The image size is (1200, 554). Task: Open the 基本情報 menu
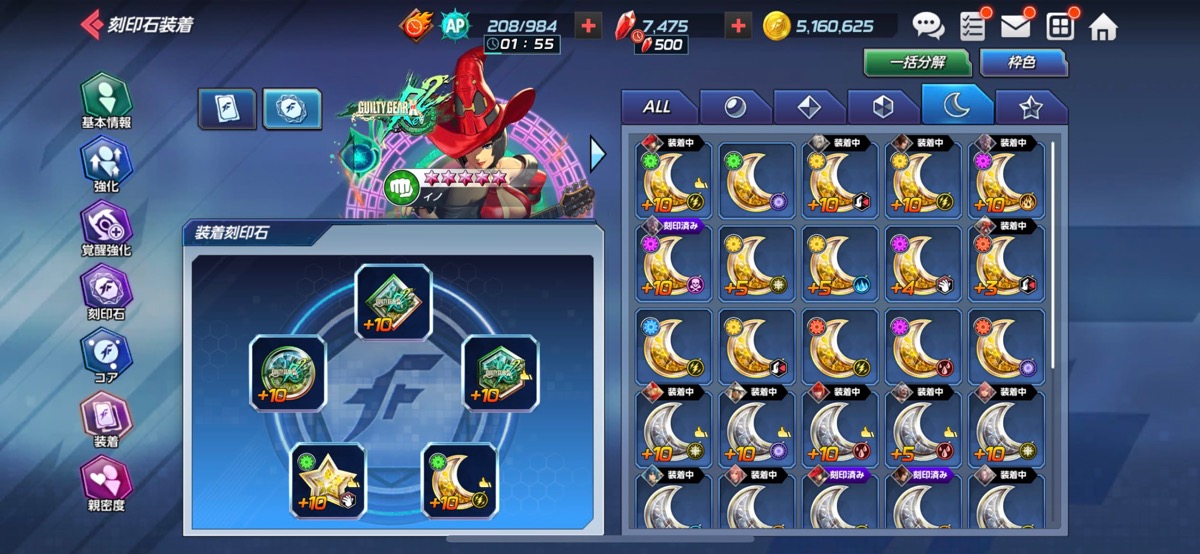click(x=106, y=102)
